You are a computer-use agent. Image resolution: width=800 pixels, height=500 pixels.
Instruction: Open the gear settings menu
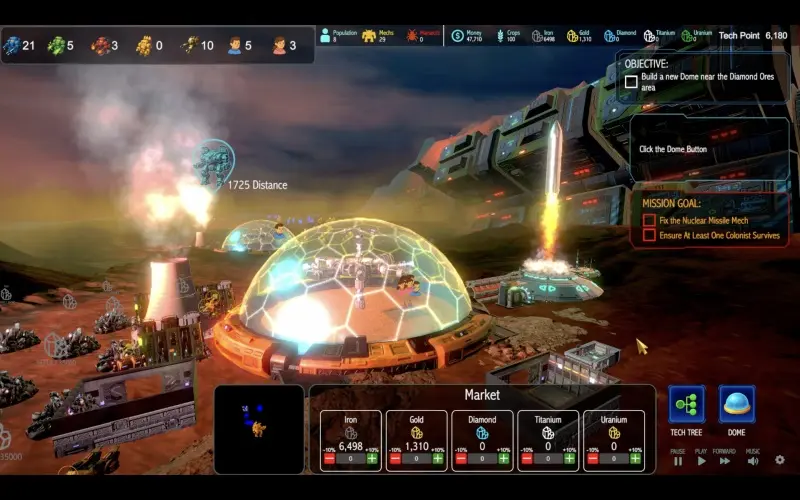click(780, 460)
